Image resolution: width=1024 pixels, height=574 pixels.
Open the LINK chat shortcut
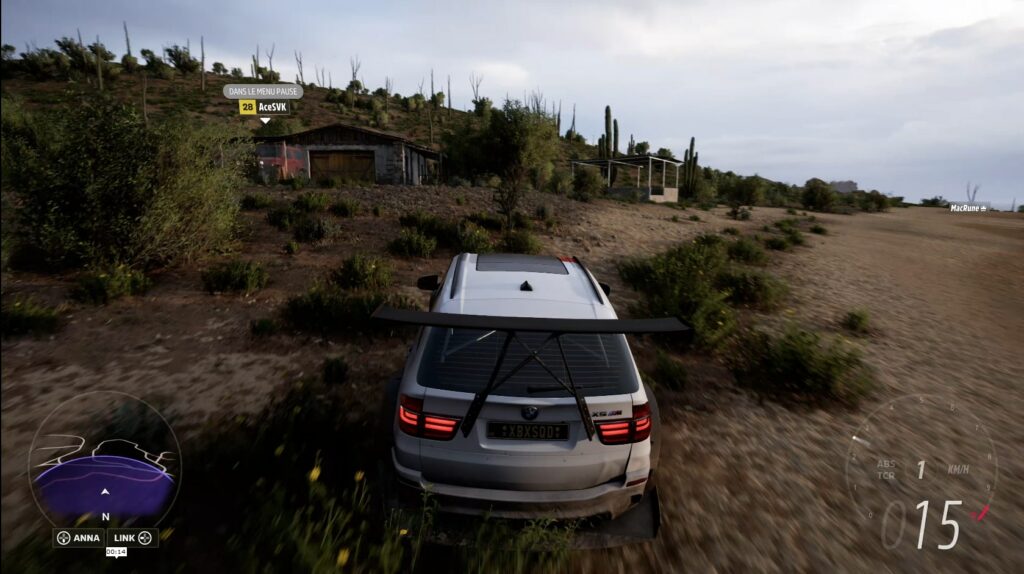[132, 538]
